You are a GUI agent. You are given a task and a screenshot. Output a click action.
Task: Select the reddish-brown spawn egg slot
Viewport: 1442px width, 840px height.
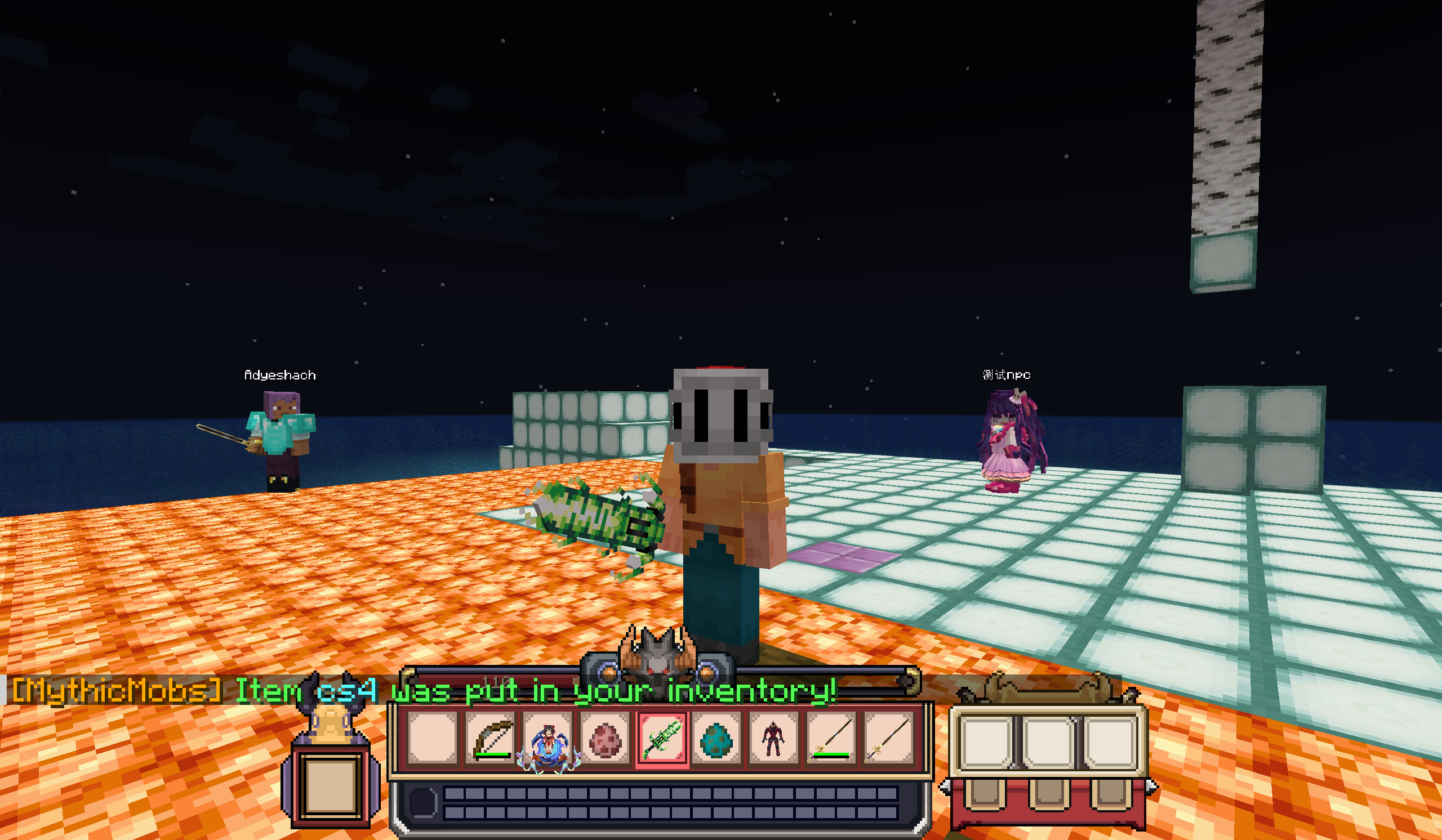click(604, 739)
